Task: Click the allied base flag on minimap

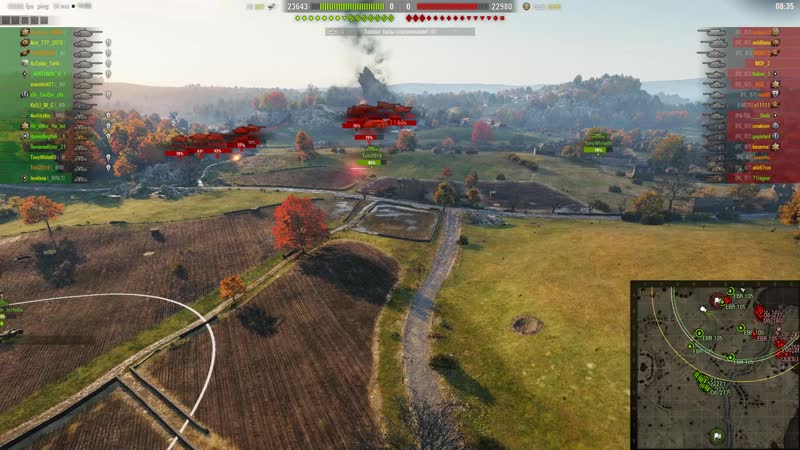Action: (717, 436)
